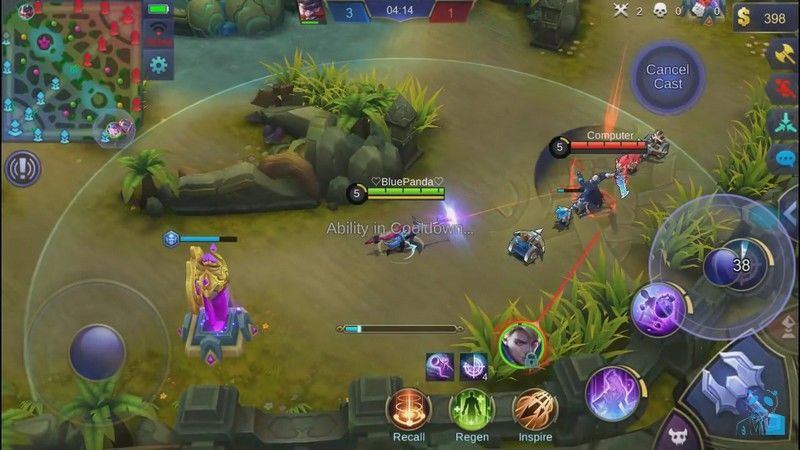This screenshot has height=450, width=800.
Task: Open the blue chat bubble
Action: coord(783,159)
